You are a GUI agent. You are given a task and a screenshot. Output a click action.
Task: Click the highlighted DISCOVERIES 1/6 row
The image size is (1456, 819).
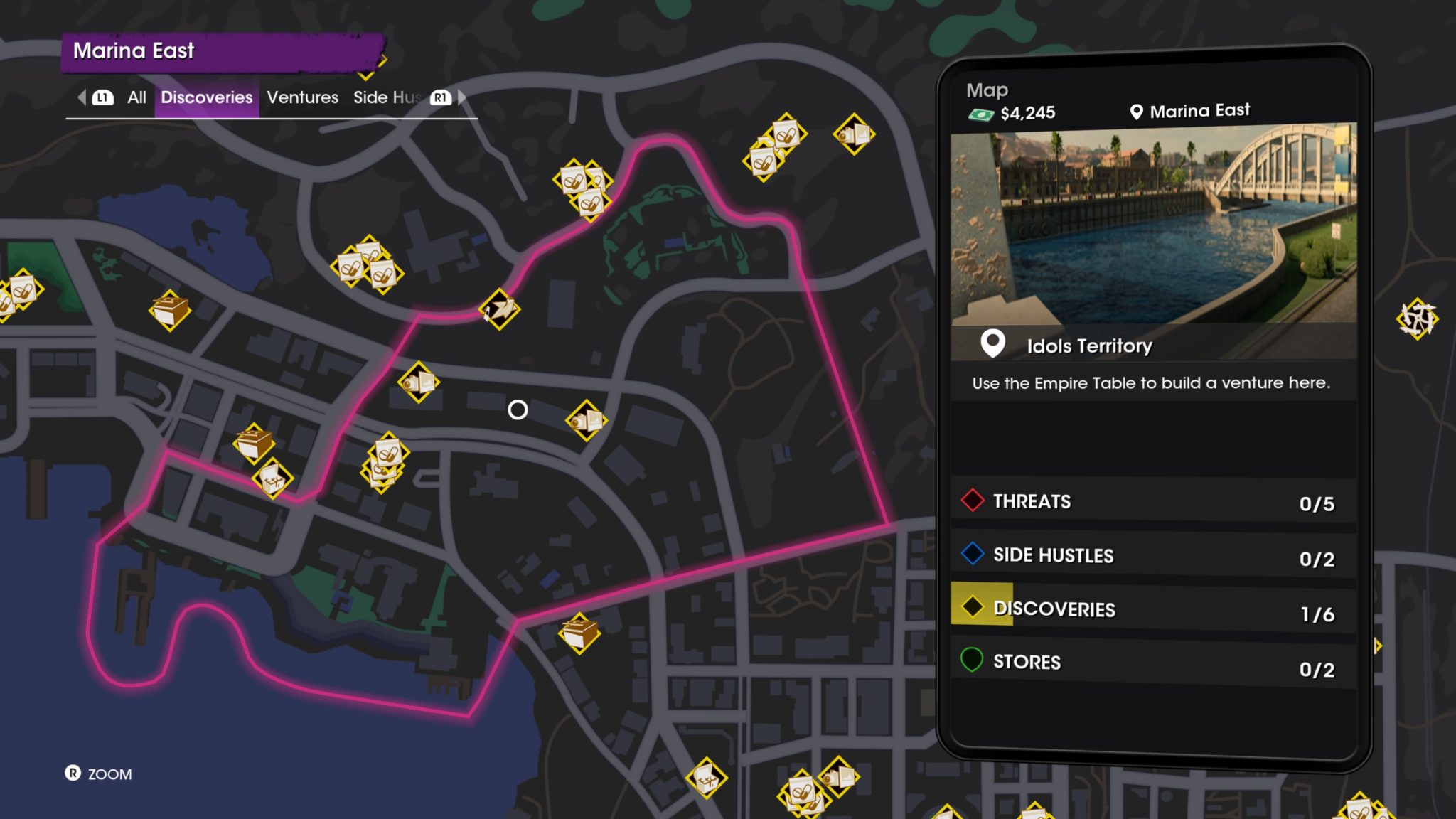pyautogui.click(x=1152, y=609)
